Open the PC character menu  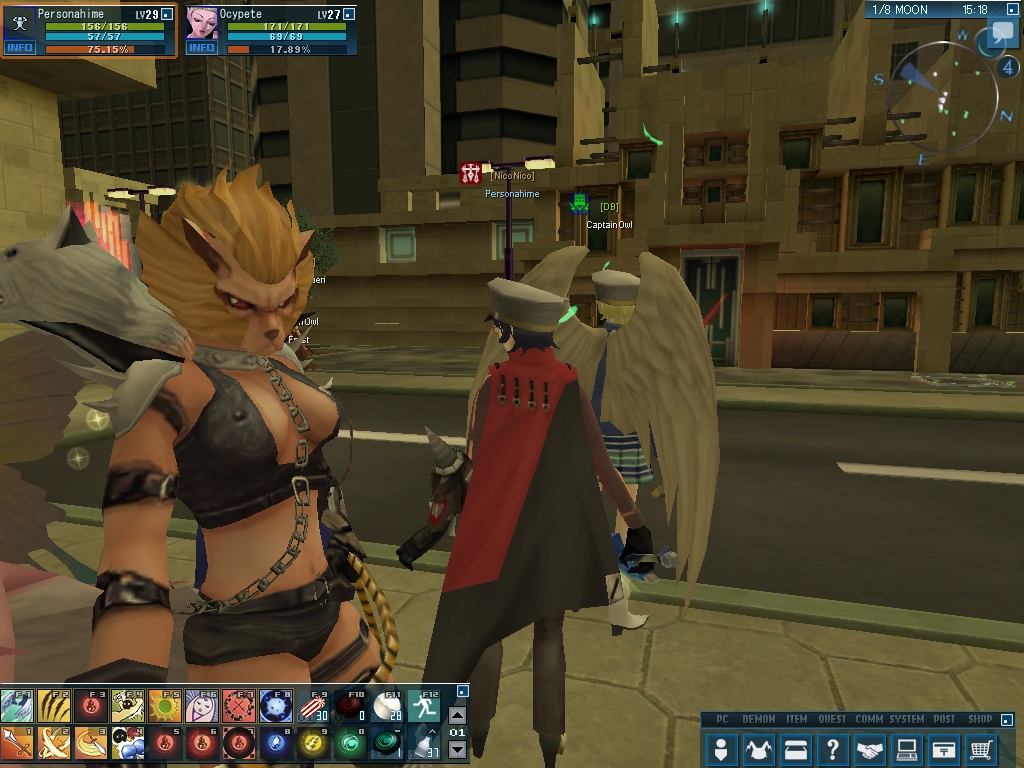point(722,748)
